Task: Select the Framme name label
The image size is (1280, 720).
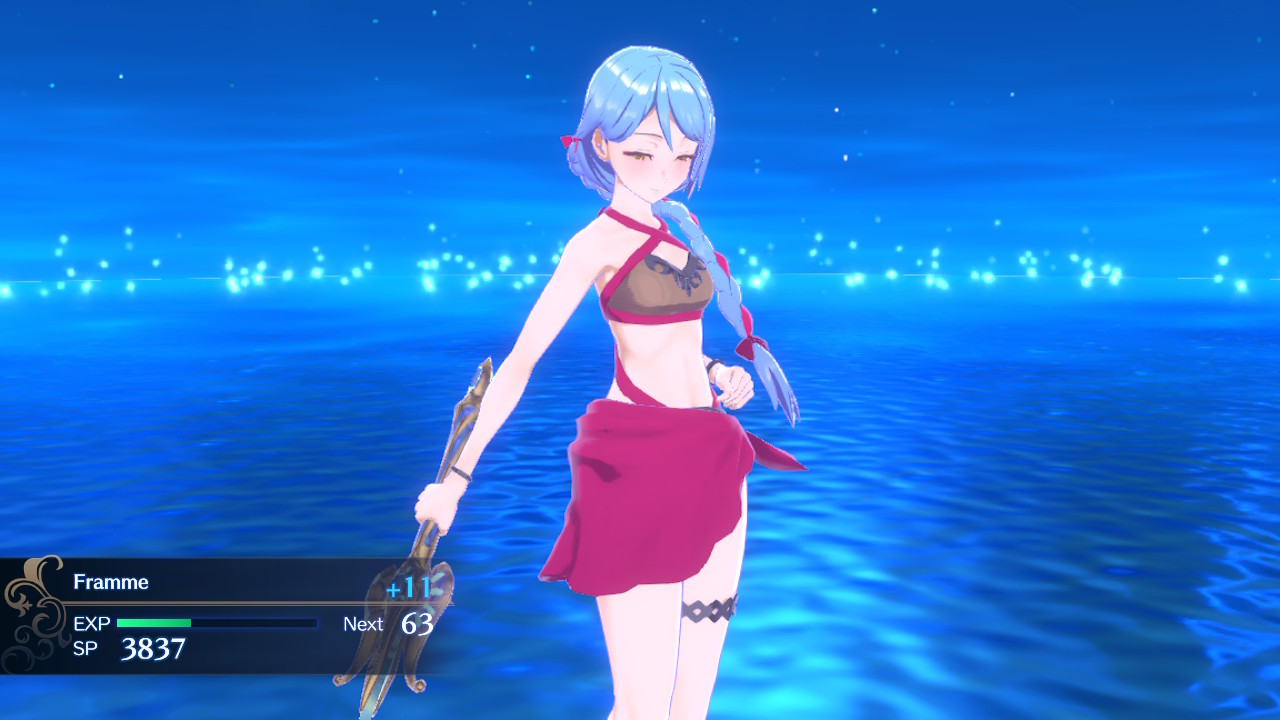Action: point(110,582)
